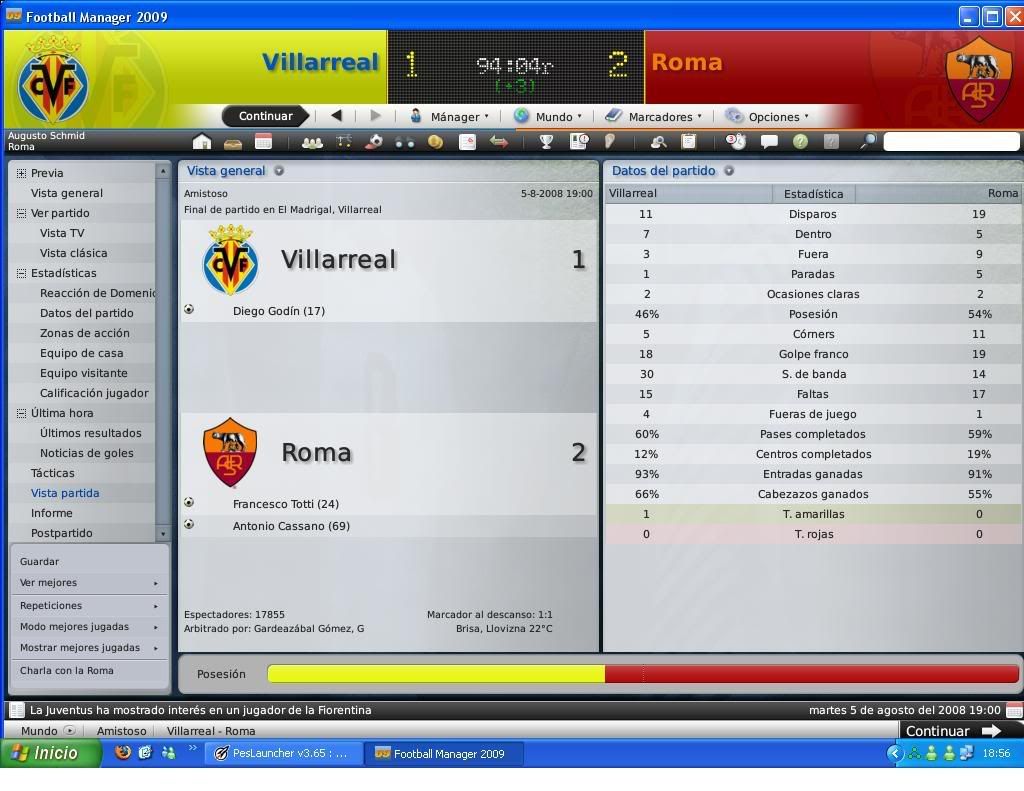Show Zonas de acción statistics

pyautogui.click(x=84, y=333)
